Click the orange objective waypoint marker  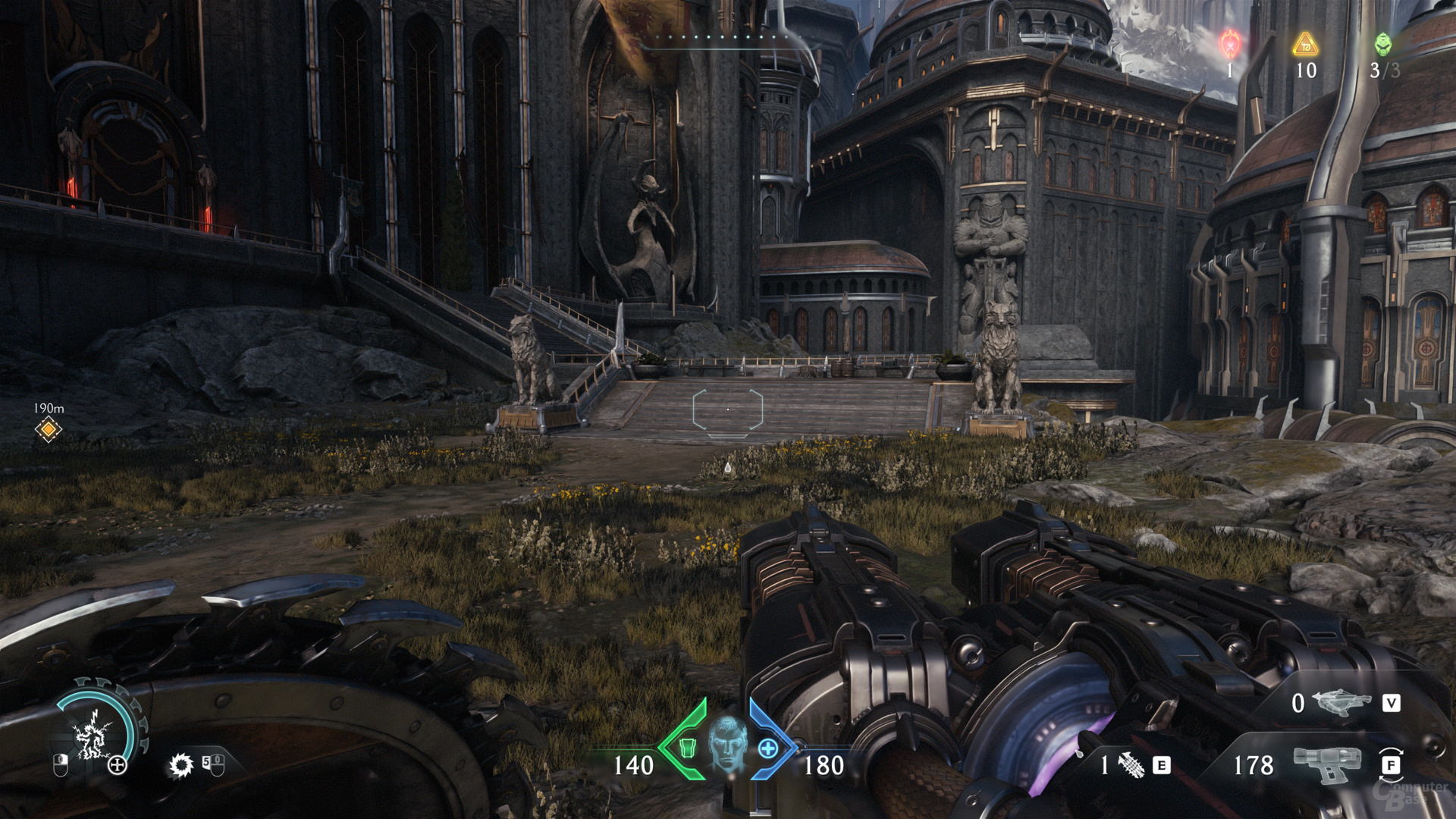pos(49,429)
